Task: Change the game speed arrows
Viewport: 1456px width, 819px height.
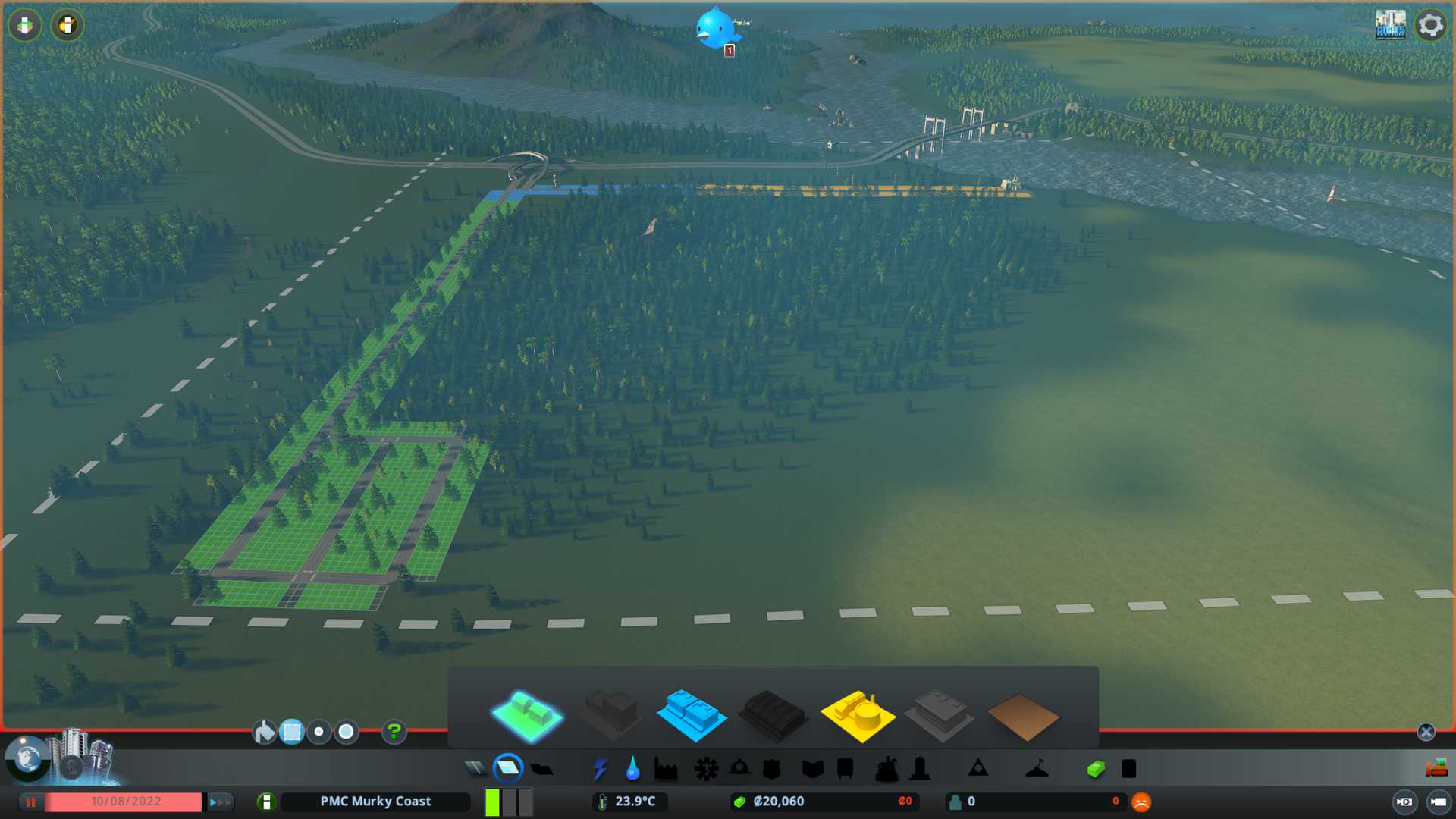Action: [x=219, y=802]
